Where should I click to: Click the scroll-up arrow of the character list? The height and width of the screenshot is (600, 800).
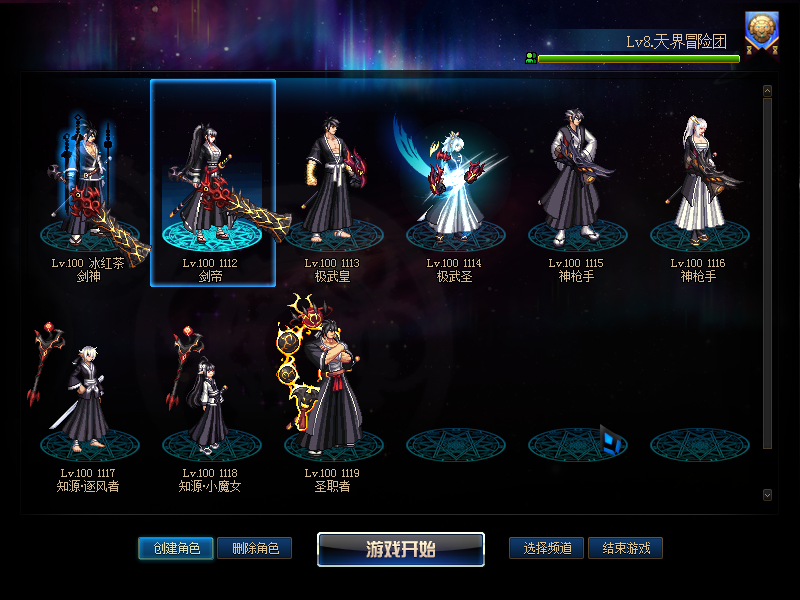coord(767,91)
